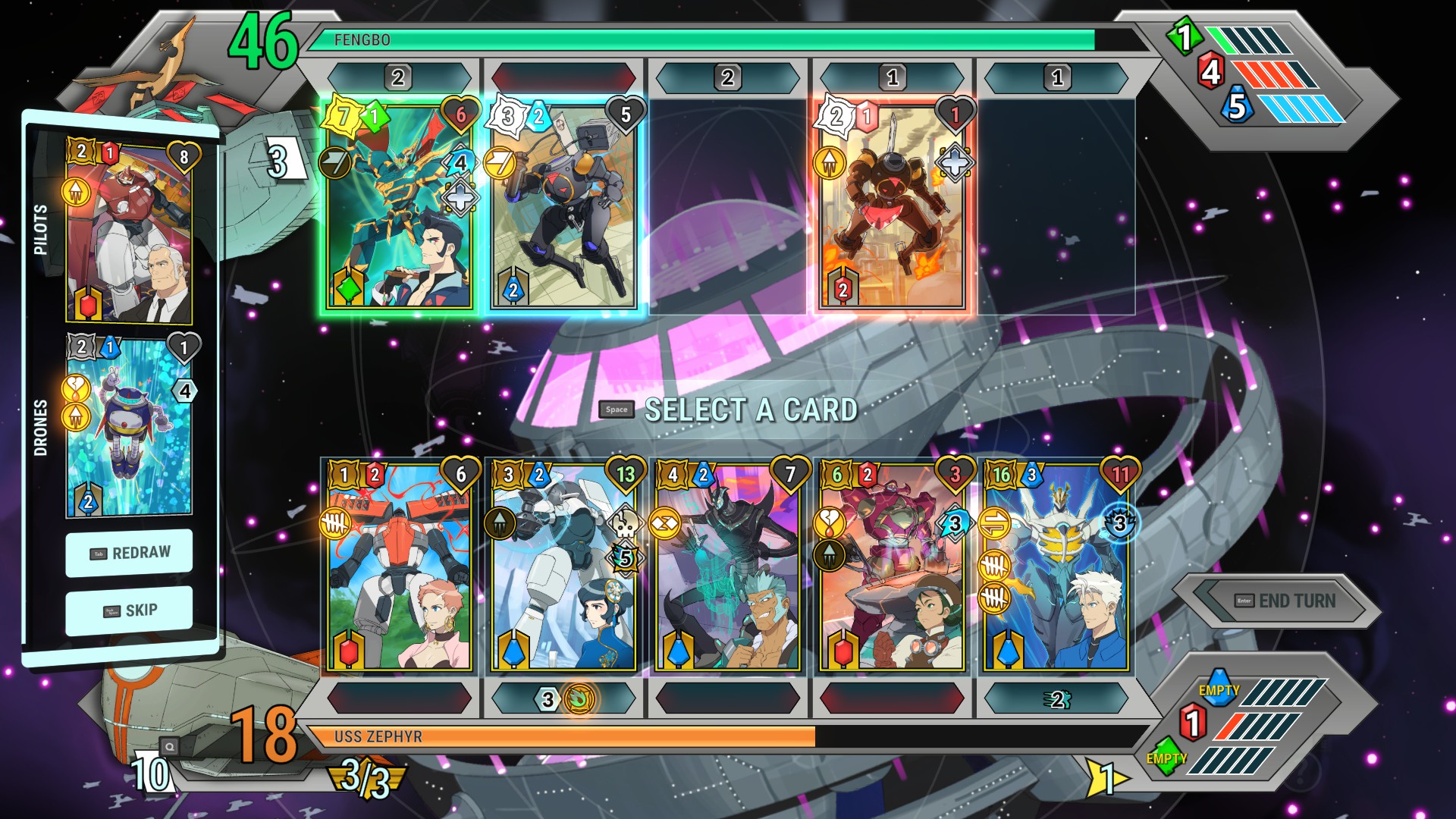1456x819 pixels.
Task: Target the enemy green dragon mech card
Action: (400, 206)
